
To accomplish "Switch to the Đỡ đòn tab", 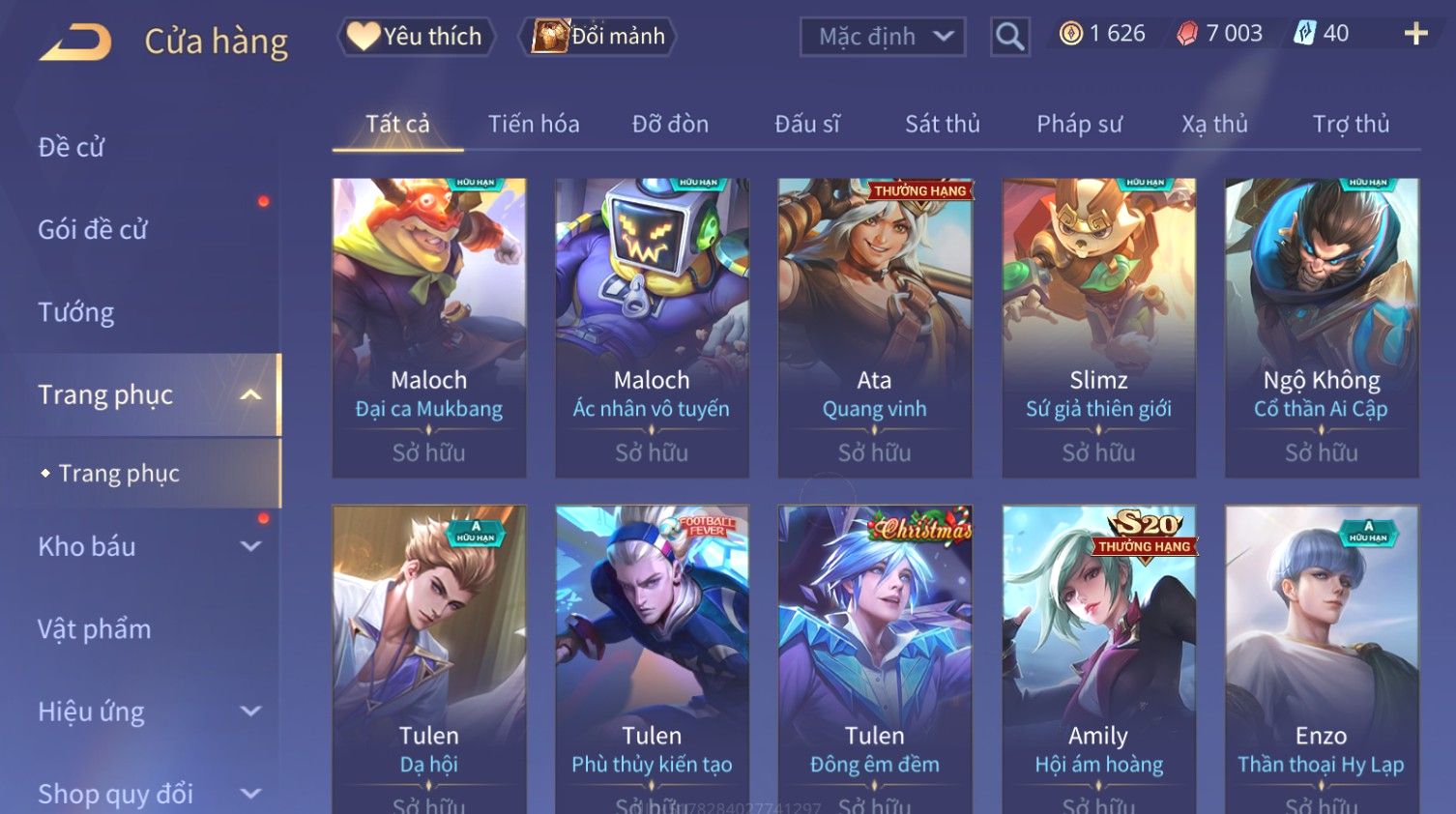I will point(670,124).
